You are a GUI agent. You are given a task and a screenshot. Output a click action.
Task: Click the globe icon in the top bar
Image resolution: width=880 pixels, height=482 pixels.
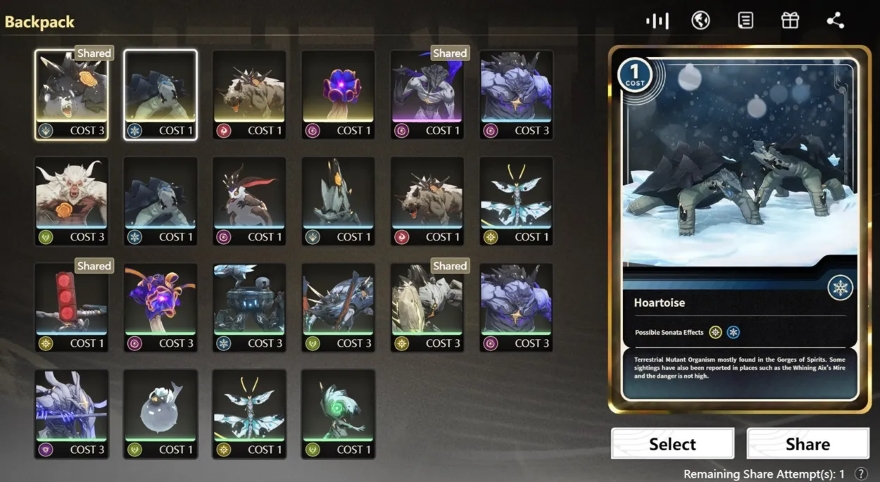(x=701, y=20)
